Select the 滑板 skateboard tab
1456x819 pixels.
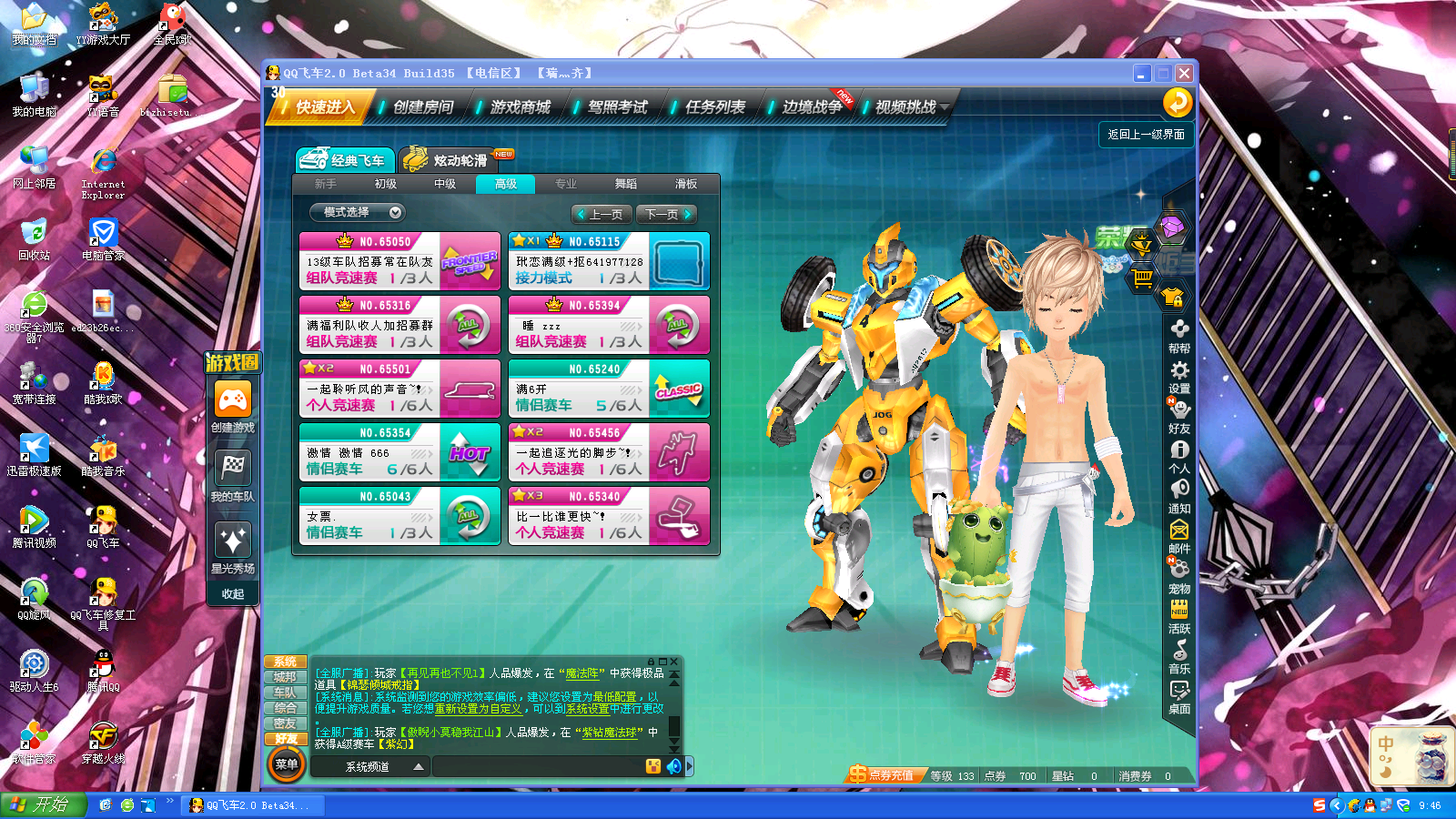(686, 184)
